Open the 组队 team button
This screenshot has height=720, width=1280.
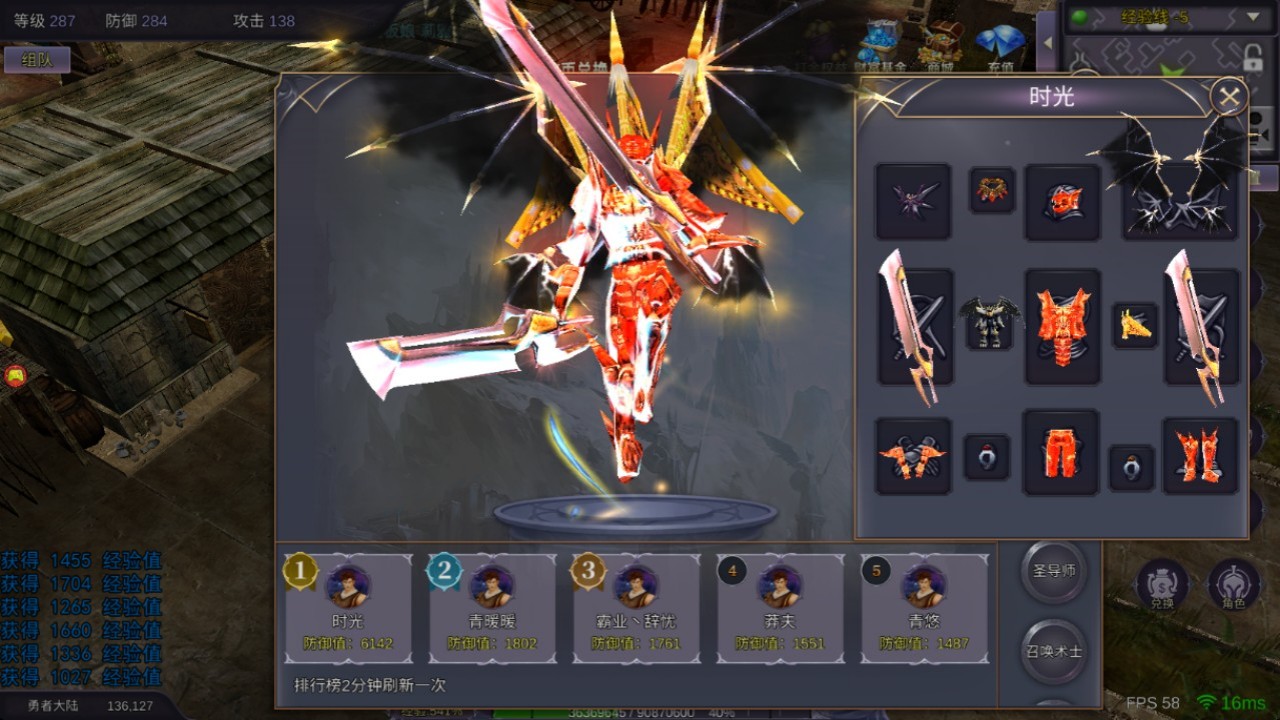coord(37,59)
